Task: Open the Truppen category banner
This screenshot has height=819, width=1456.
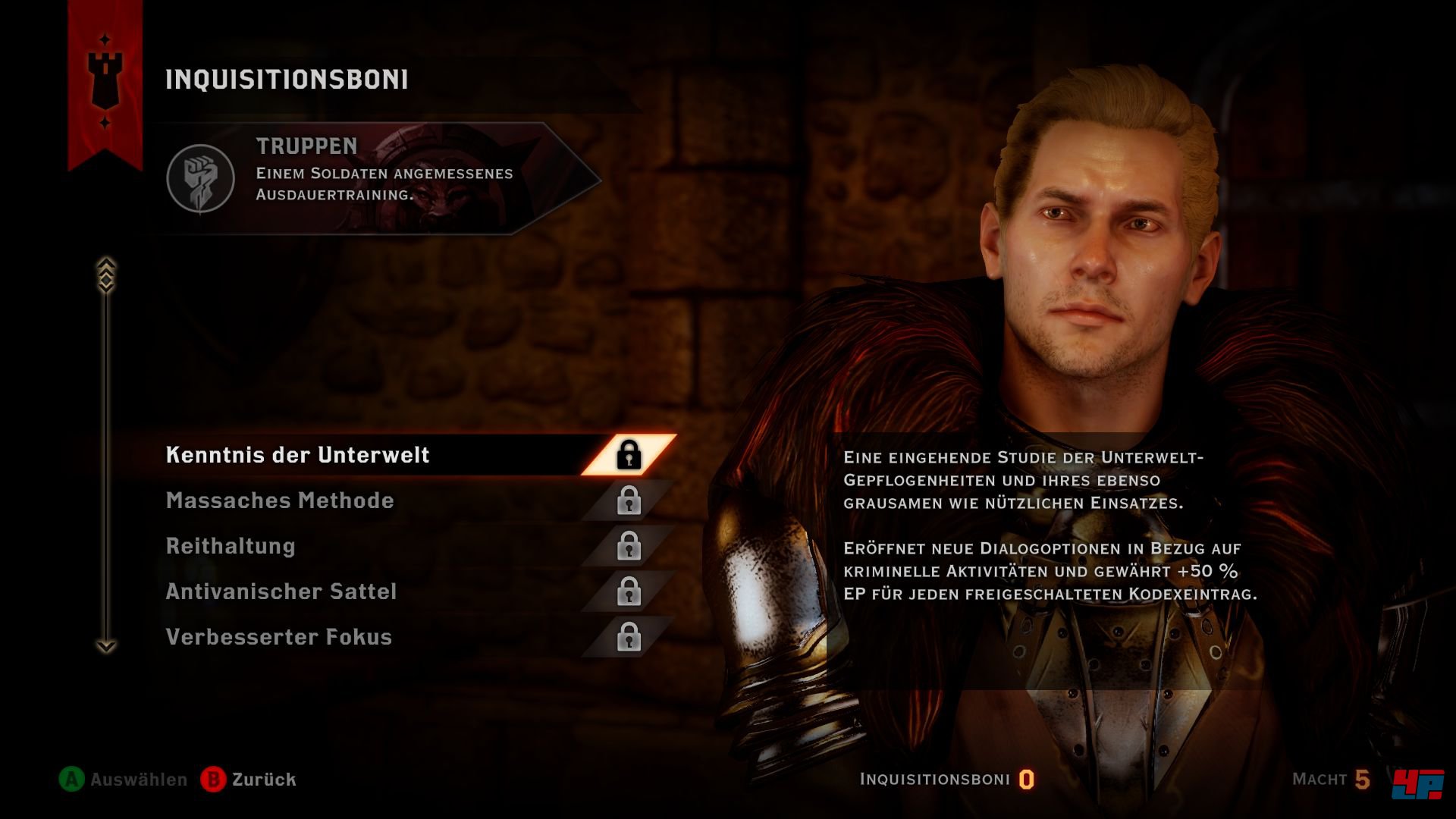Action: coord(379,178)
